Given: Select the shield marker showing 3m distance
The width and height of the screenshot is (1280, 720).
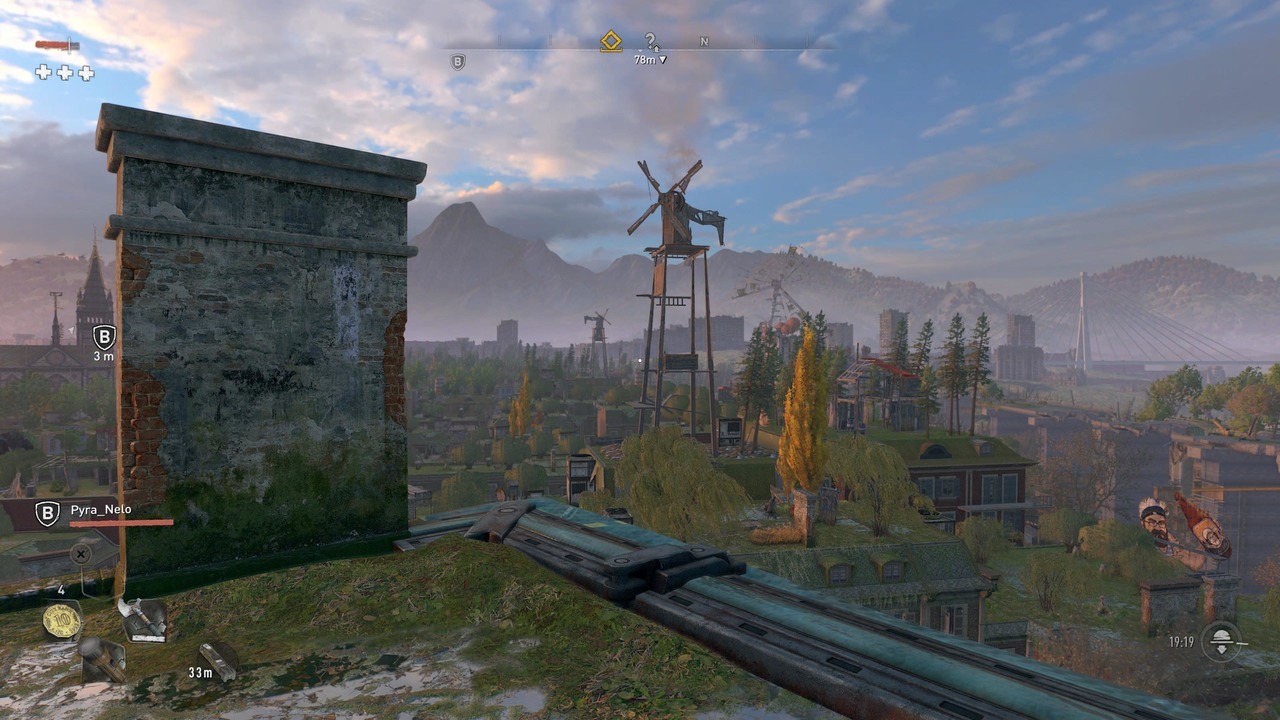Looking at the screenshot, I should click(x=104, y=337).
